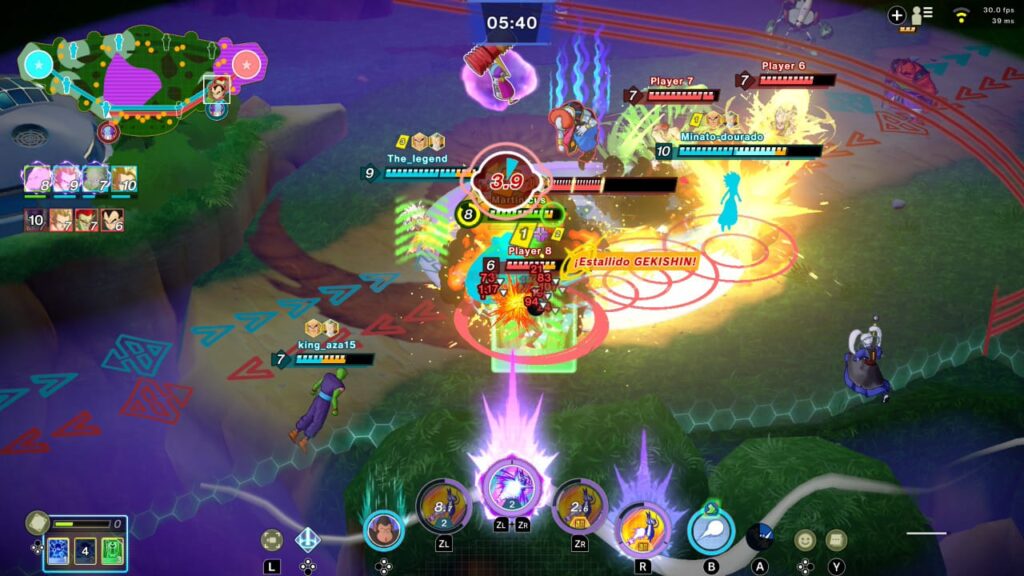Use the skill icon showing 8.7 cooldown
Screen dimensions: 1024x576
pyautogui.click(x=443, y=507)
